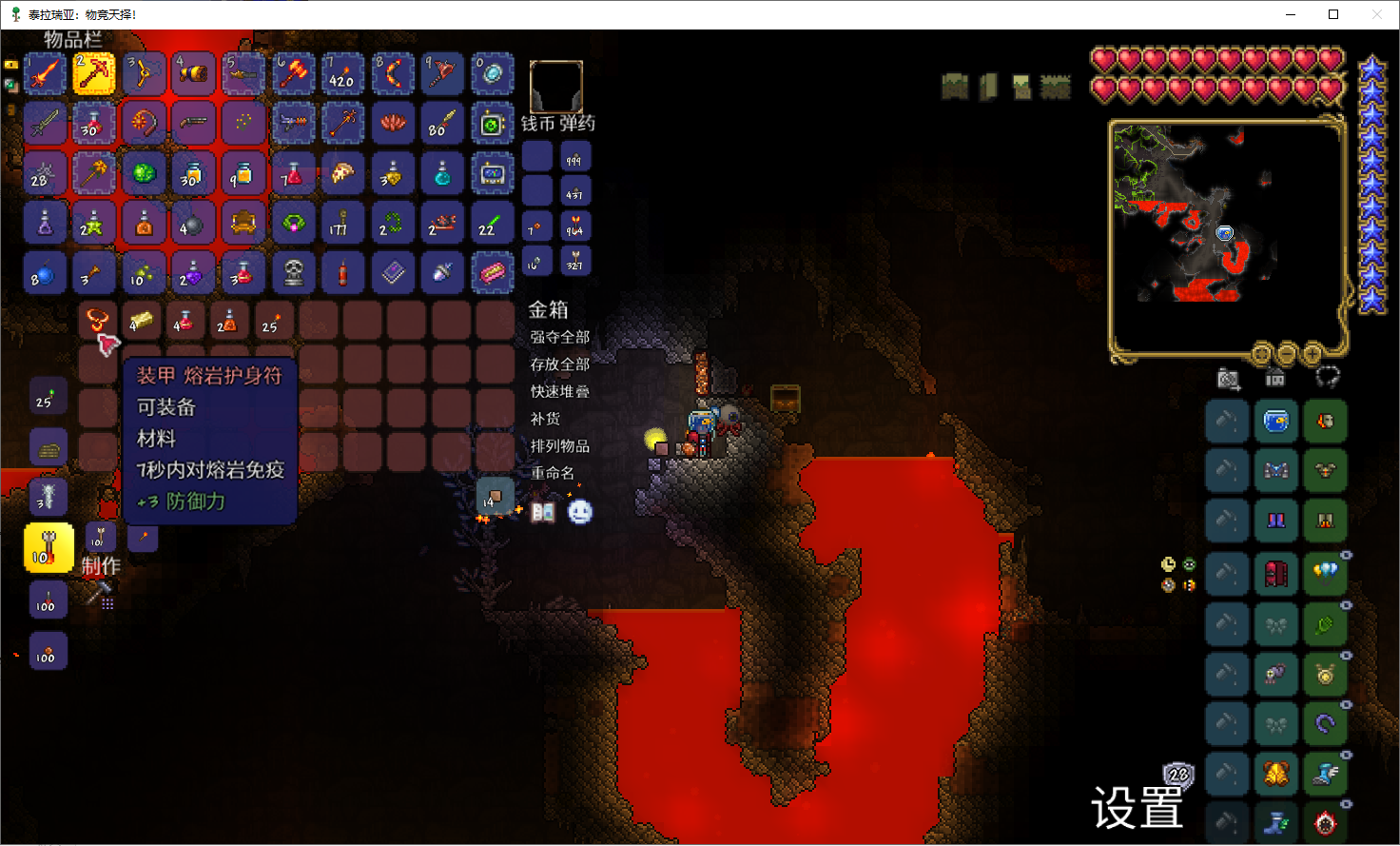This screenshot has height=846, width=1400.
Task: Select the restock (补货) option
Action: (546, 419)
